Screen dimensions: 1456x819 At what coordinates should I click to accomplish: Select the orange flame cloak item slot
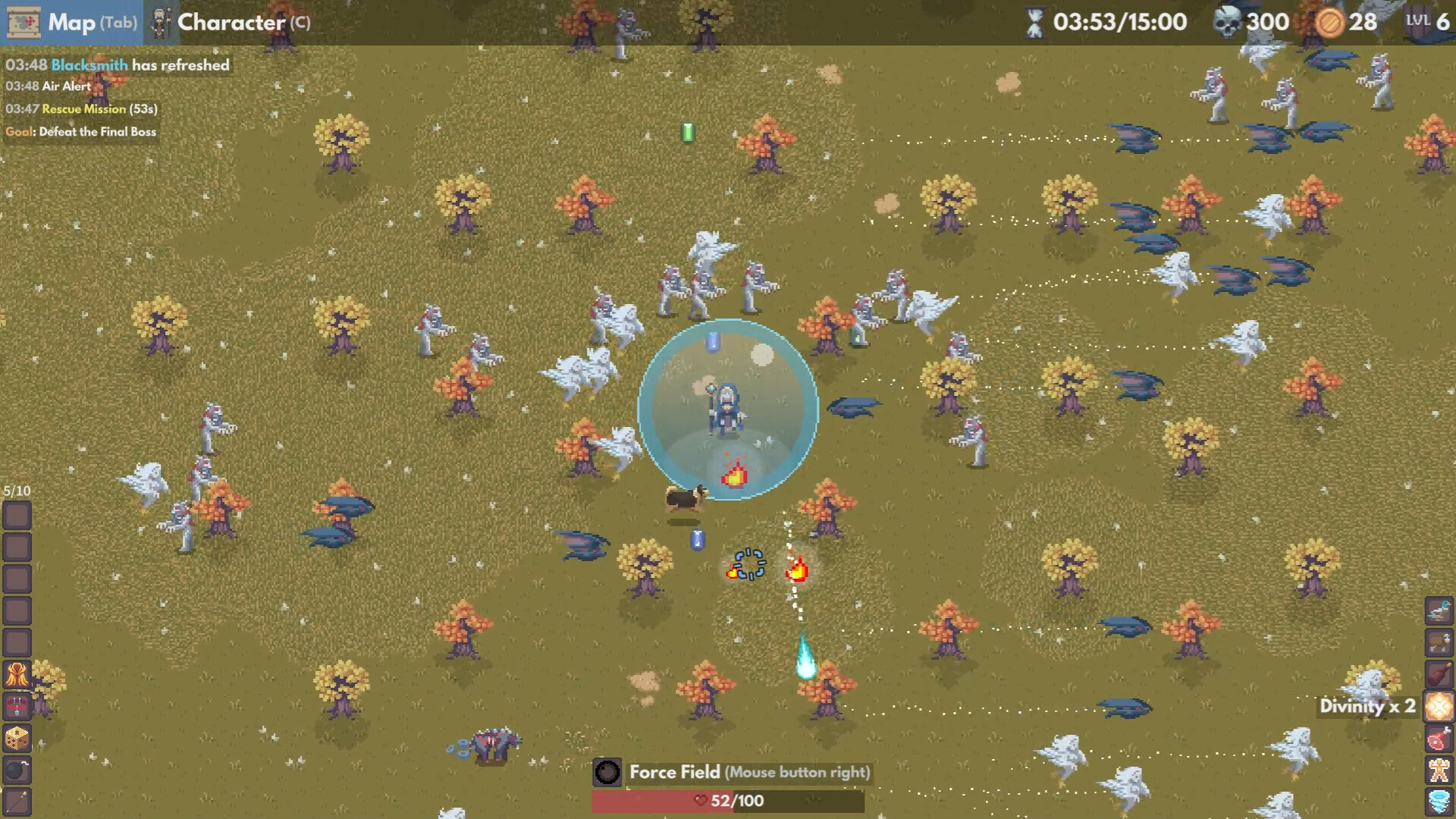click(17, 674)
